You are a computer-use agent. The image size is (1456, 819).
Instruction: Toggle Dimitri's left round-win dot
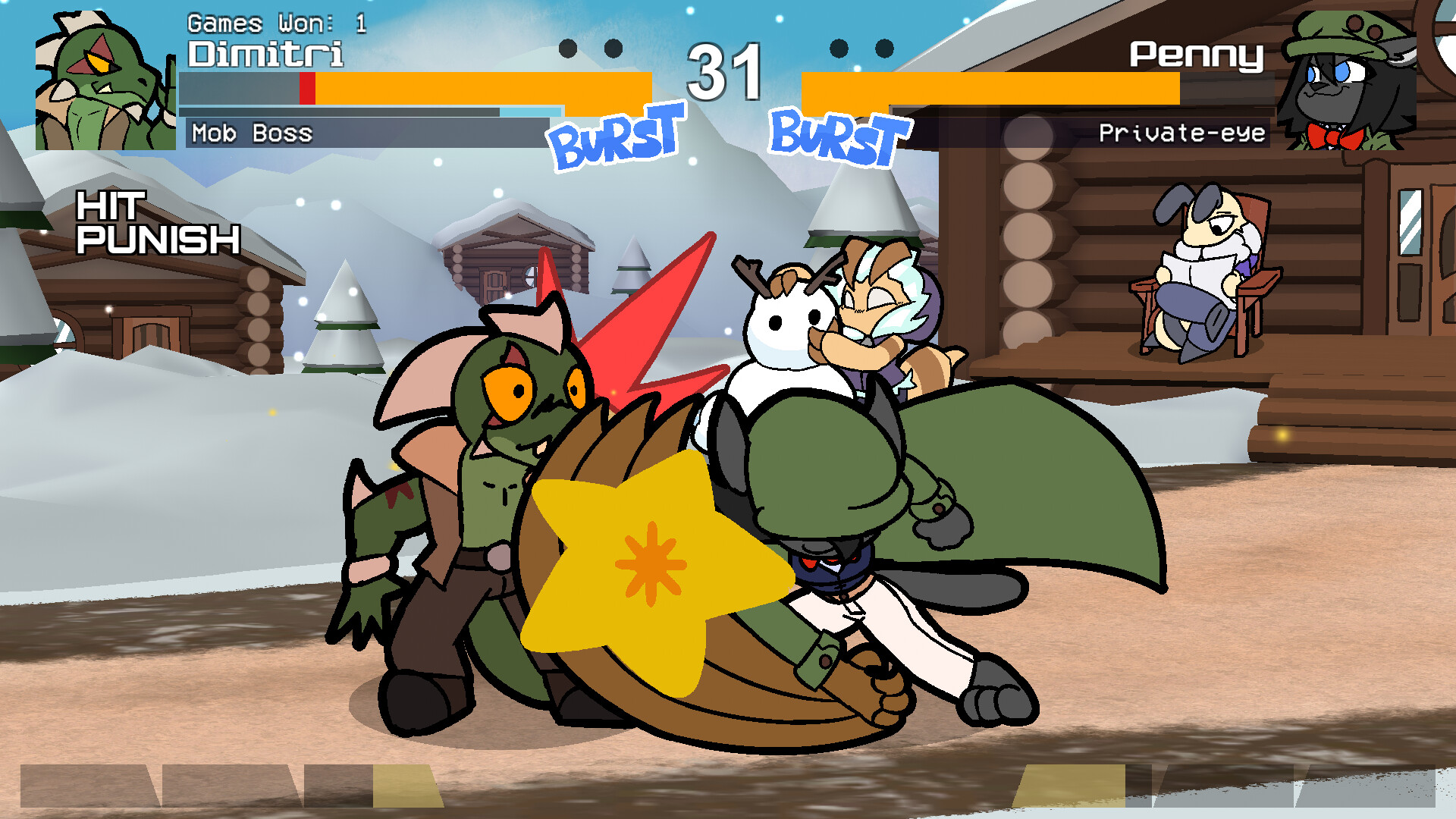(566, 47)
